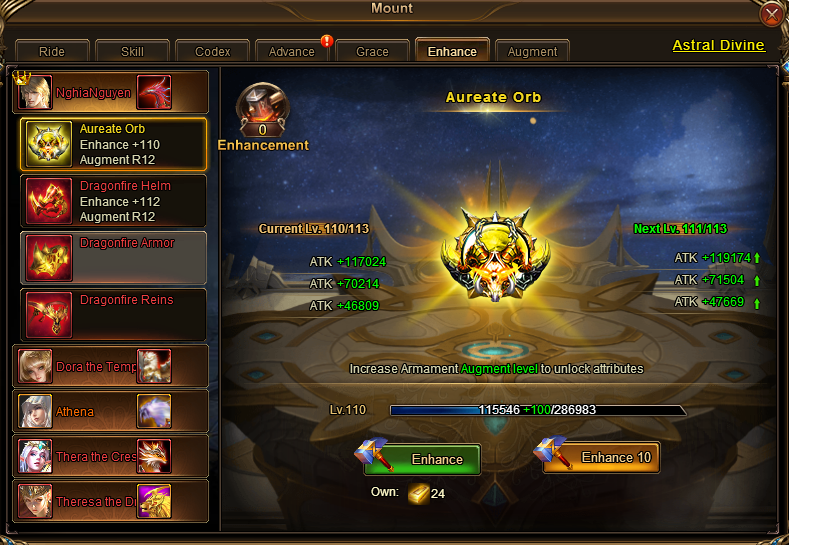Image resolution: width=817 pixels, height=545 pixels.
Task: Select the Grace tab
Action: (372, 51)
